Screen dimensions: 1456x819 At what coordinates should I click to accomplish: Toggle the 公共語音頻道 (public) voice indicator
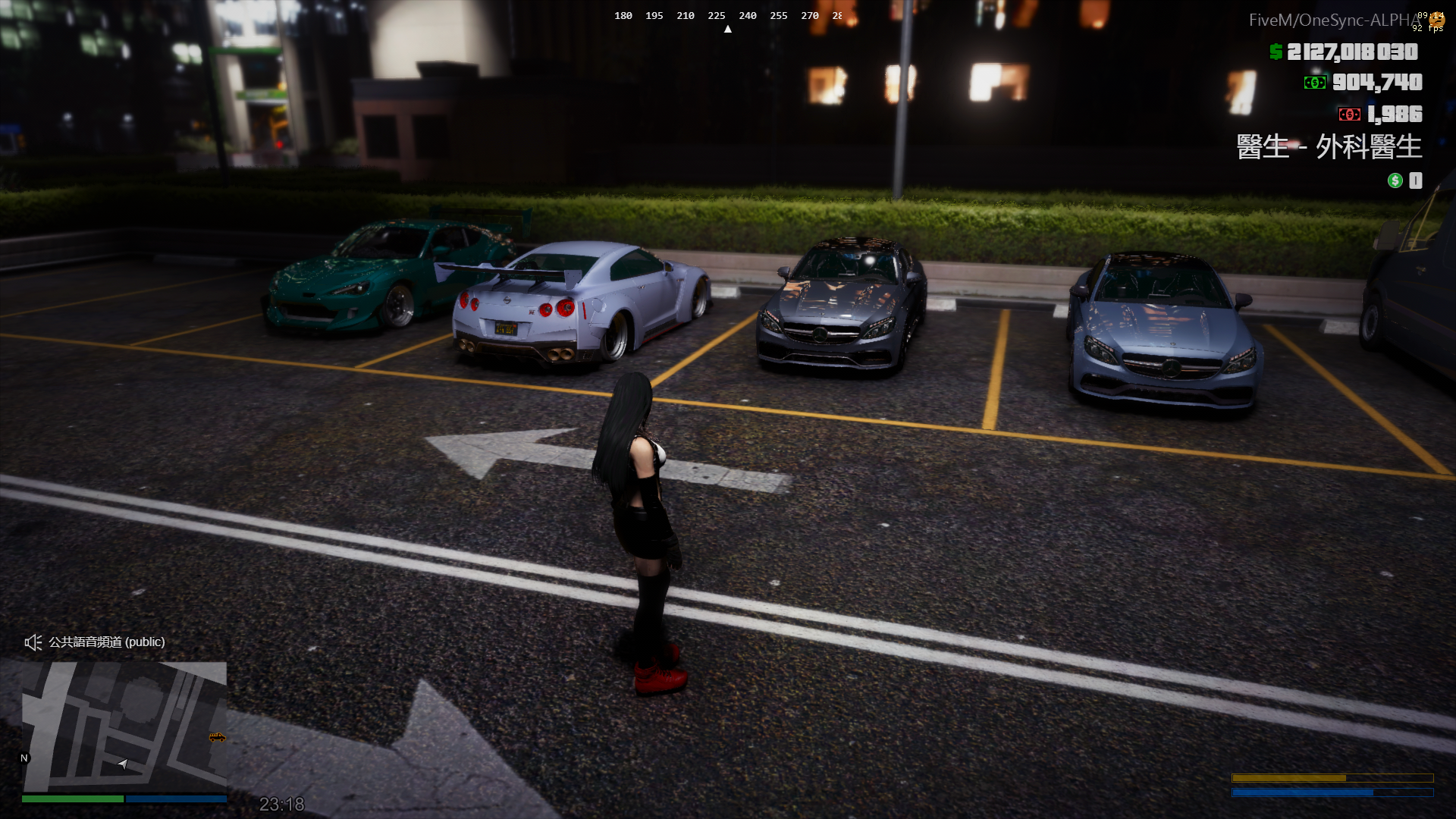105,642
